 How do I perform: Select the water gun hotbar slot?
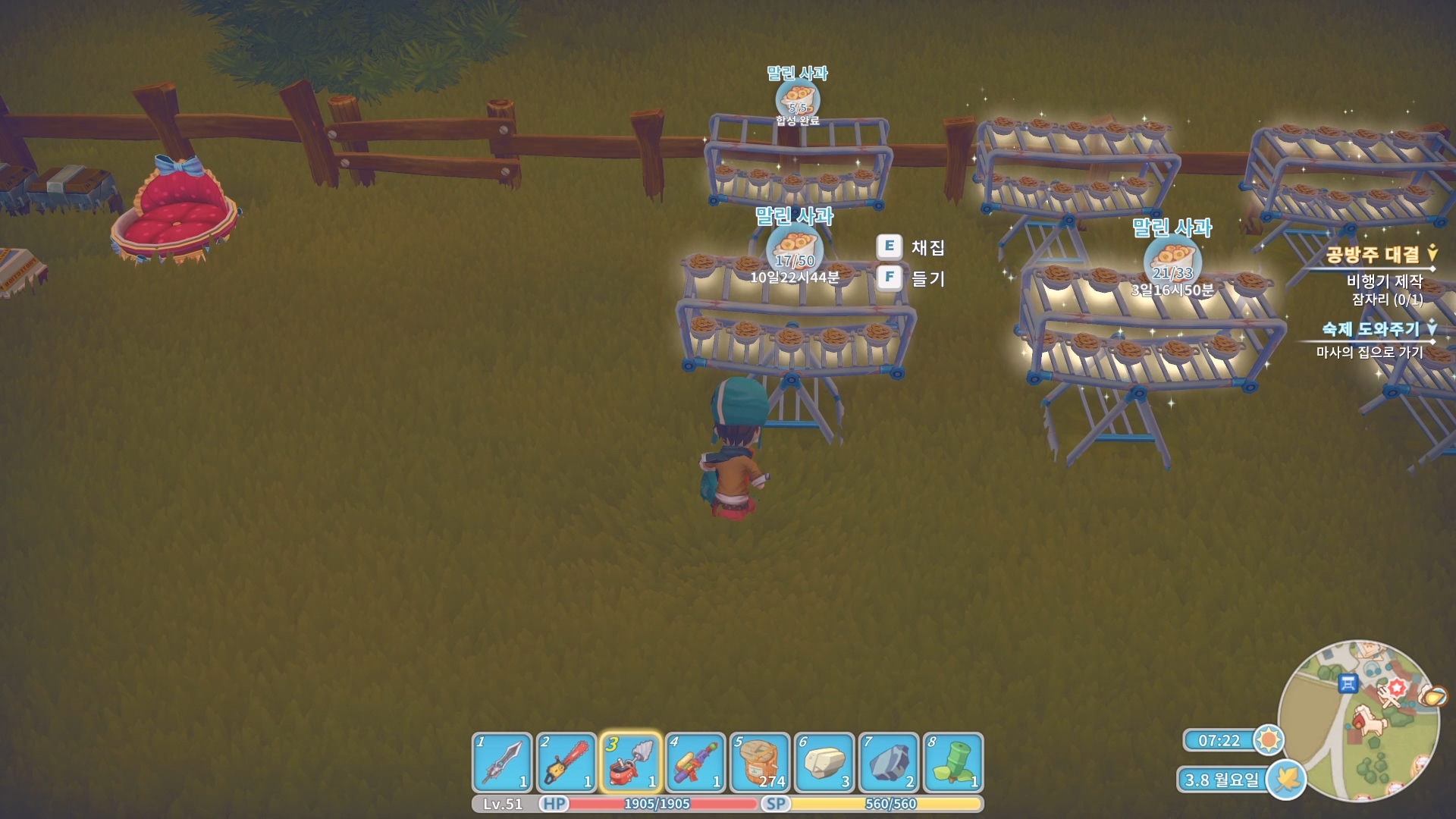point(695,762)
